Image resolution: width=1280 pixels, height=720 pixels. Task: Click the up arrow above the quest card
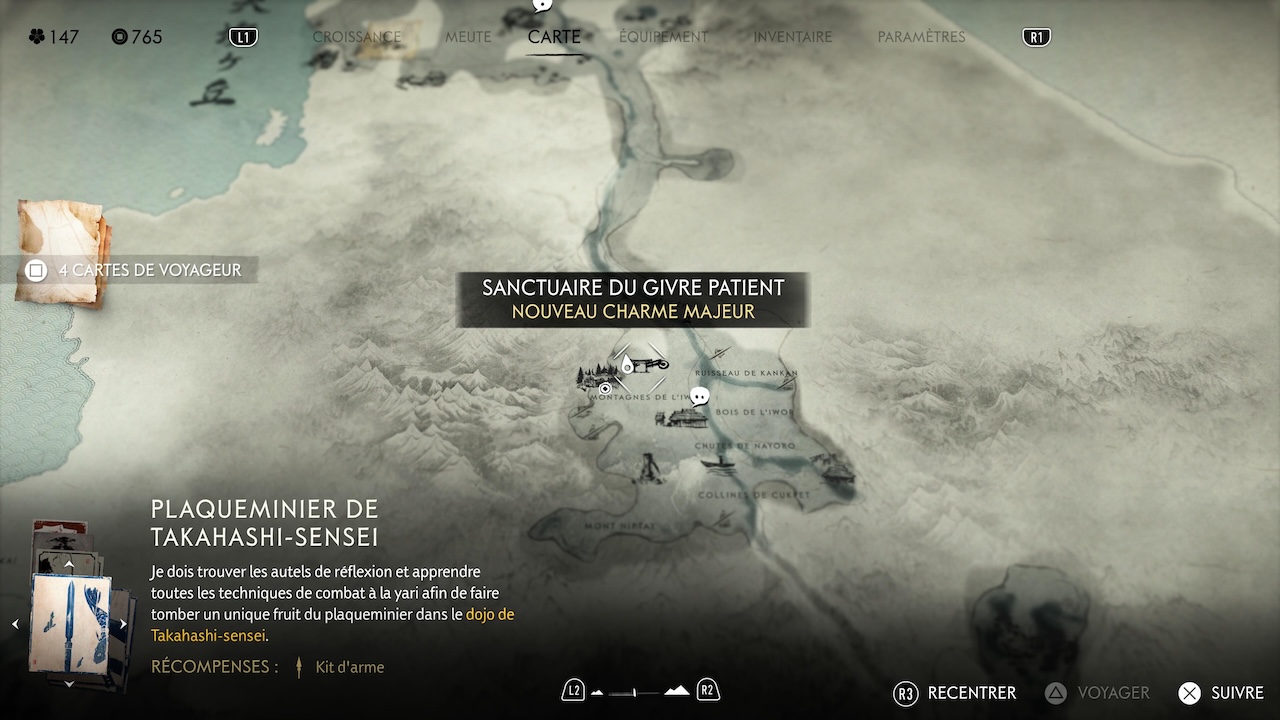click(69, 565)
